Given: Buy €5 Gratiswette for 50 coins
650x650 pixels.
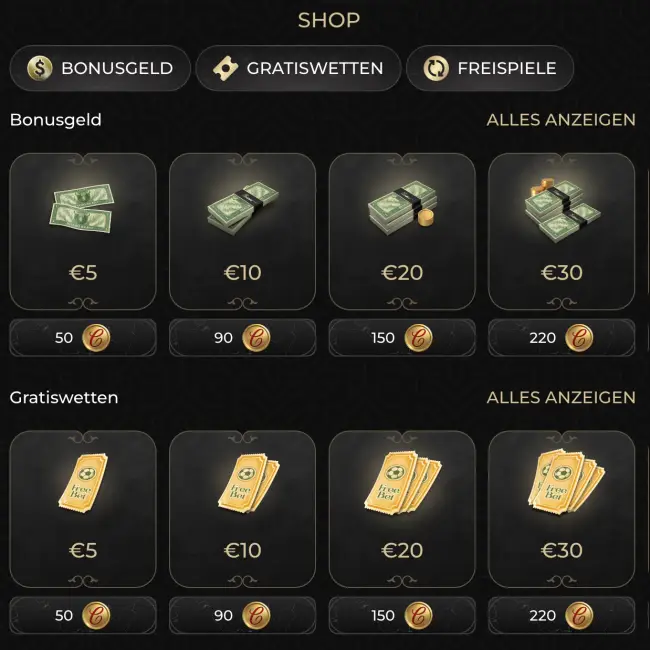Looking at the screenshot, I should (x=83, y=616).
